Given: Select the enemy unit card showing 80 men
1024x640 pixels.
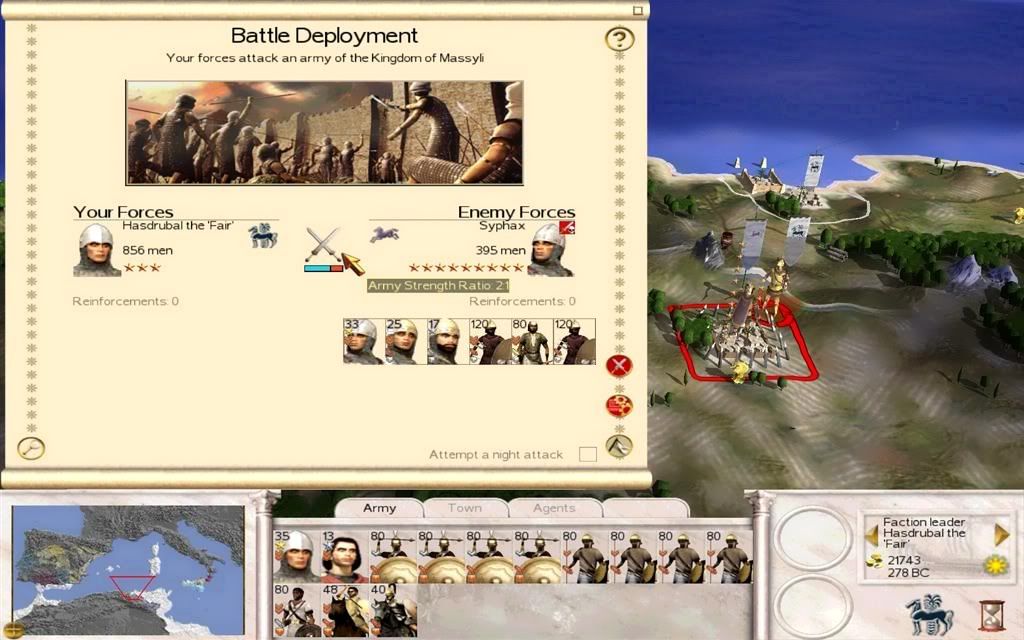Looking at the screenshot, I should tap(532, 341).
